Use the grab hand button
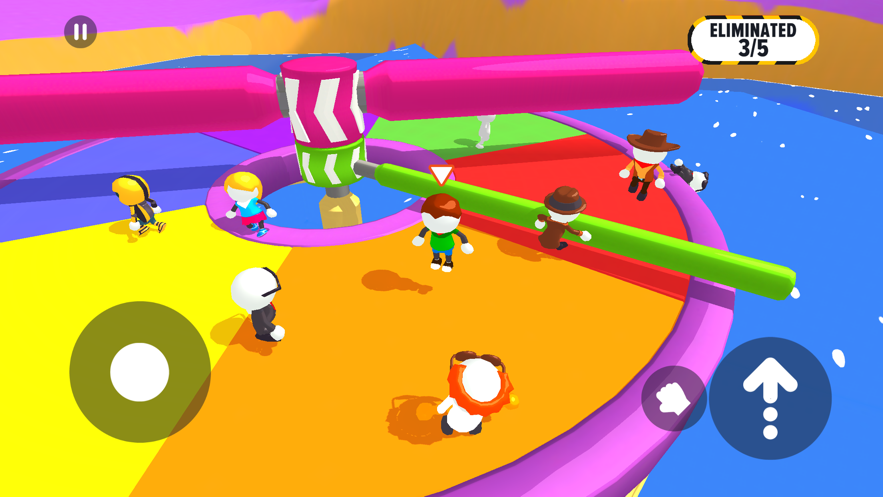This screenshot has width=883, height=497. pos(674,398)
